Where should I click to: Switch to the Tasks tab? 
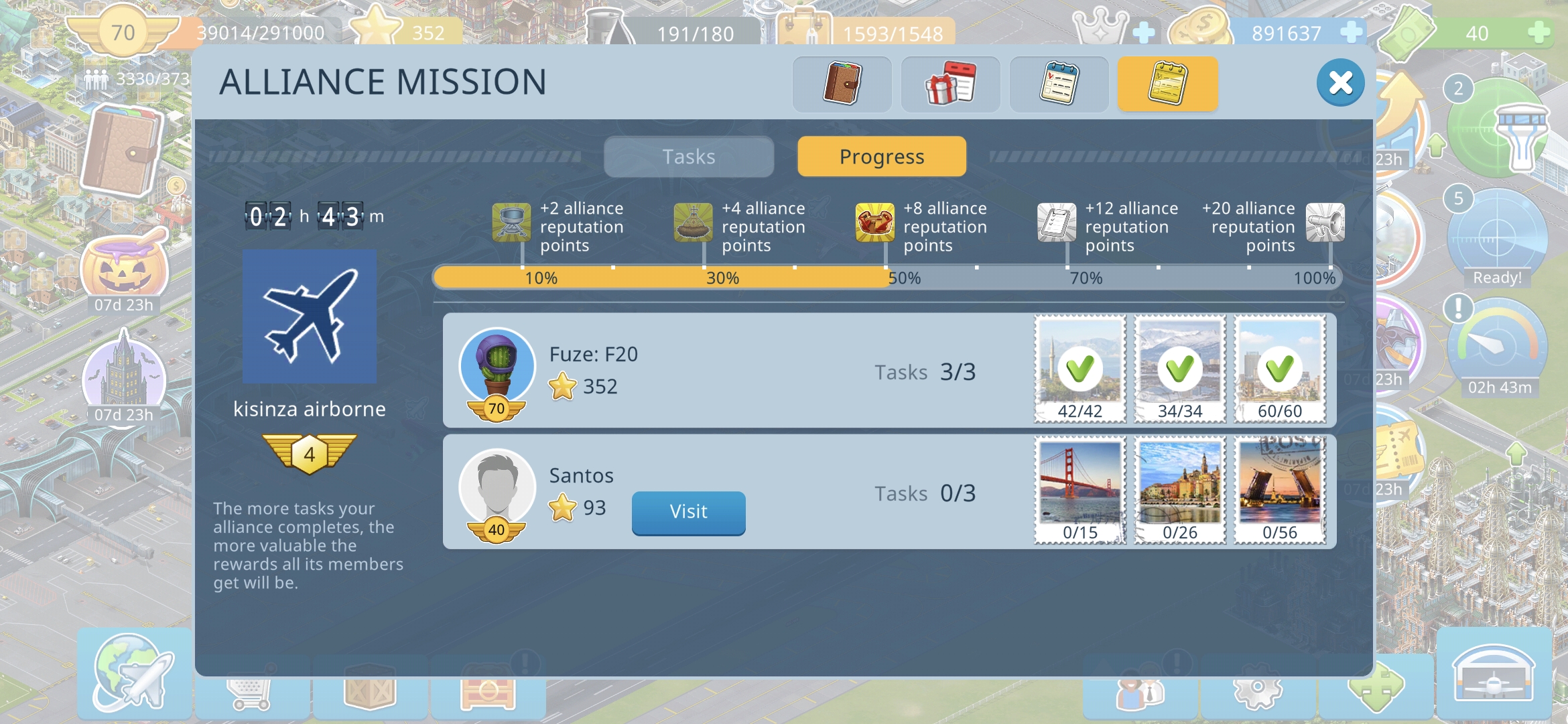pyautogui.click(x=689, y=157)
